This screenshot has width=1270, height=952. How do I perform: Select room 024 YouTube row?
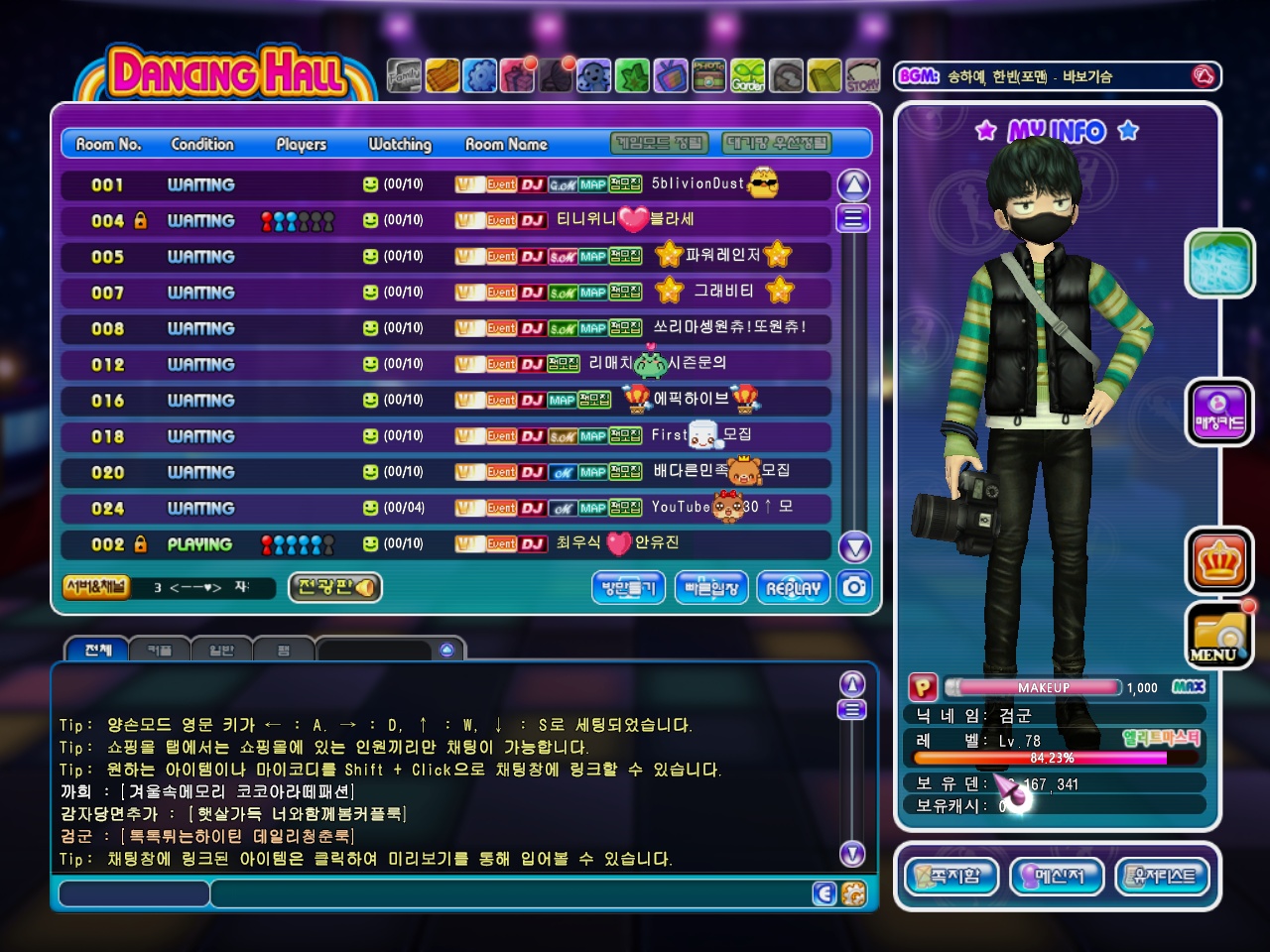(x=445, y=508)
